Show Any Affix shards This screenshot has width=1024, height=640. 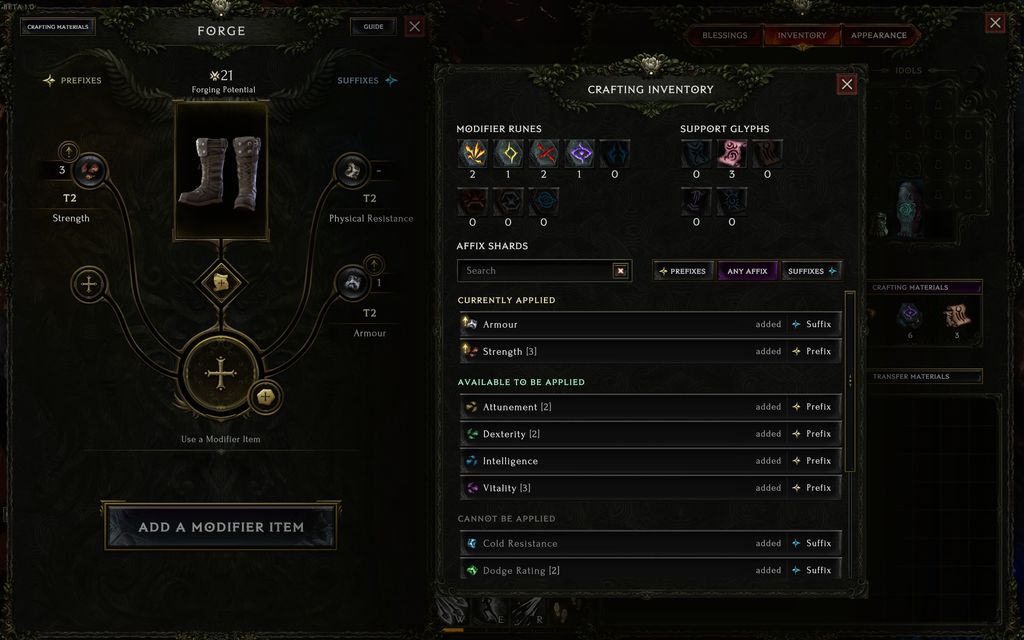point(747,271)
